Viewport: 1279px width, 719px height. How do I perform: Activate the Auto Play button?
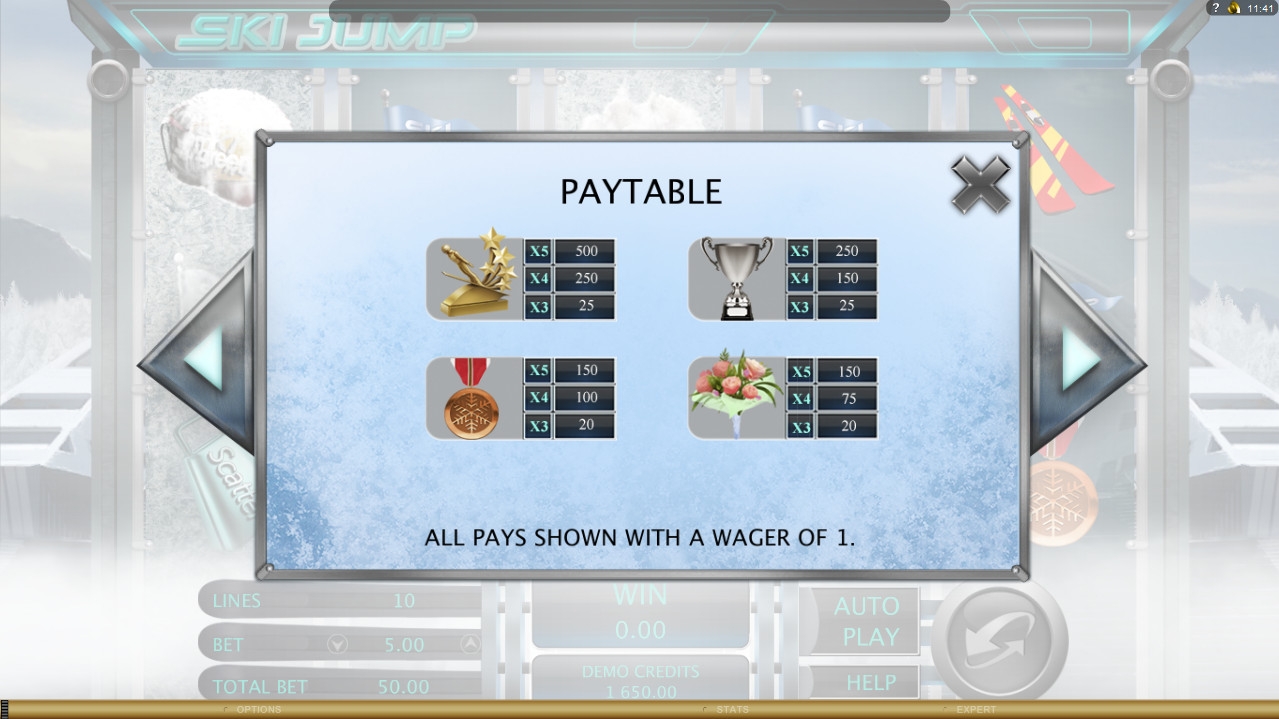pyautogui.click(x=865, y=621)
